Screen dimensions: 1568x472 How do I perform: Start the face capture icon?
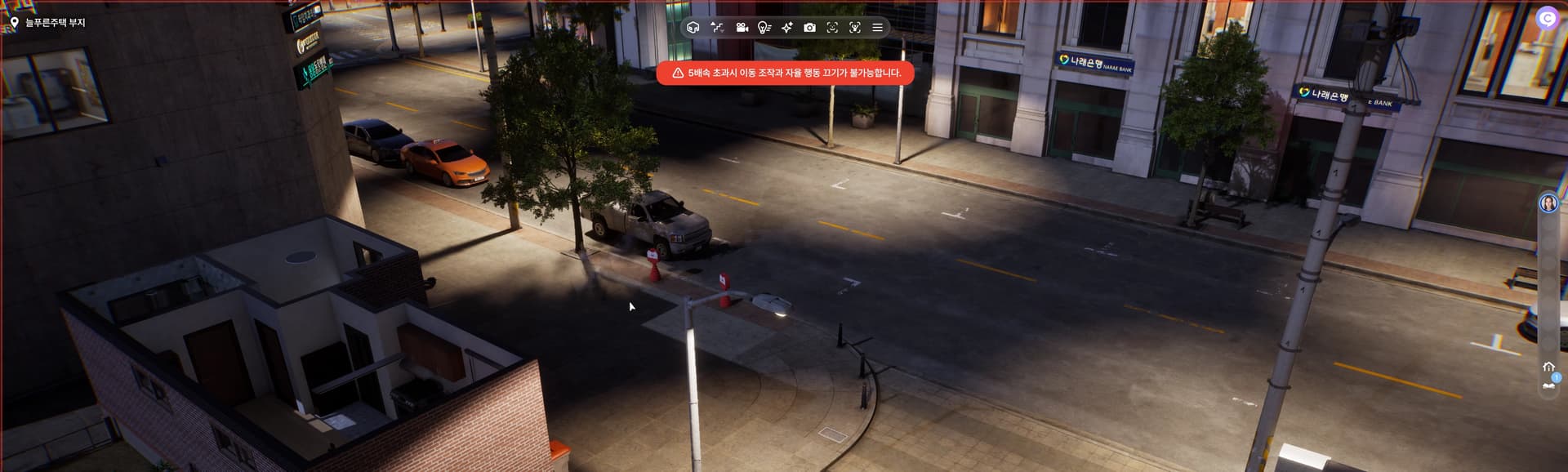pyautogui.click(x=832, y=28)
